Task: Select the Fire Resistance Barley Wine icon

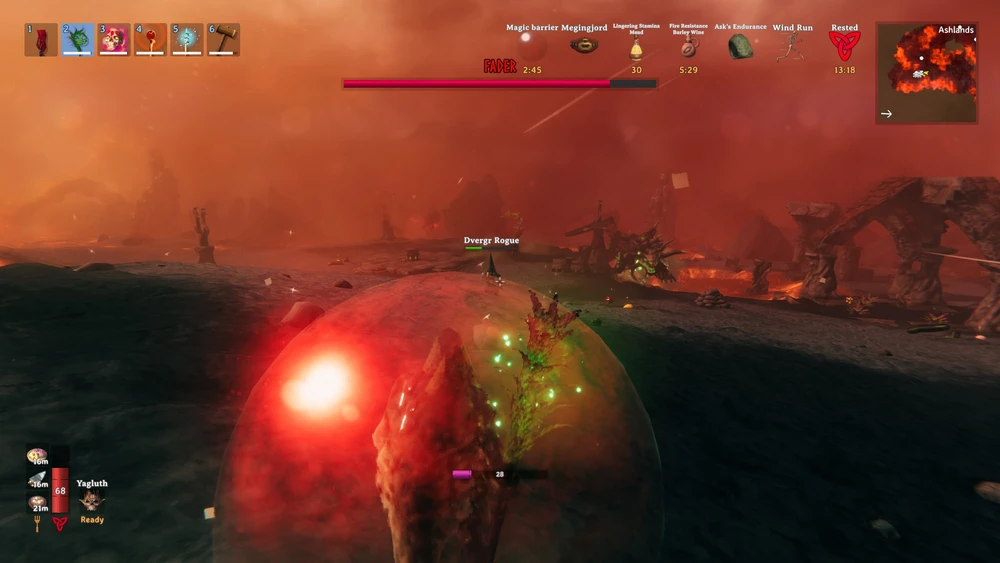Action: point(688,48)
